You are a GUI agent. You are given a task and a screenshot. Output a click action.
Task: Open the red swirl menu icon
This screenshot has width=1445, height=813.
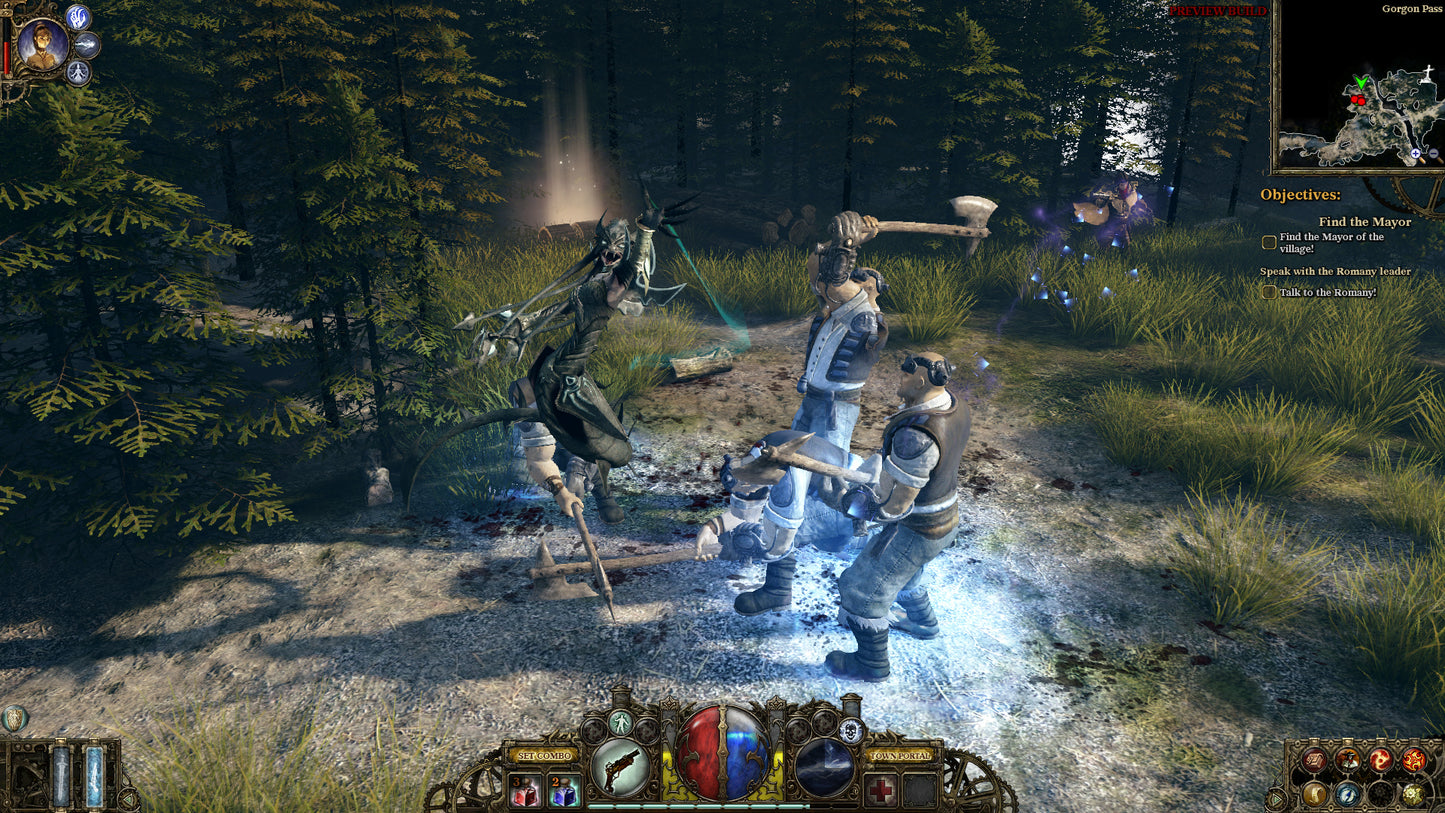click(x=1381, y=760)
